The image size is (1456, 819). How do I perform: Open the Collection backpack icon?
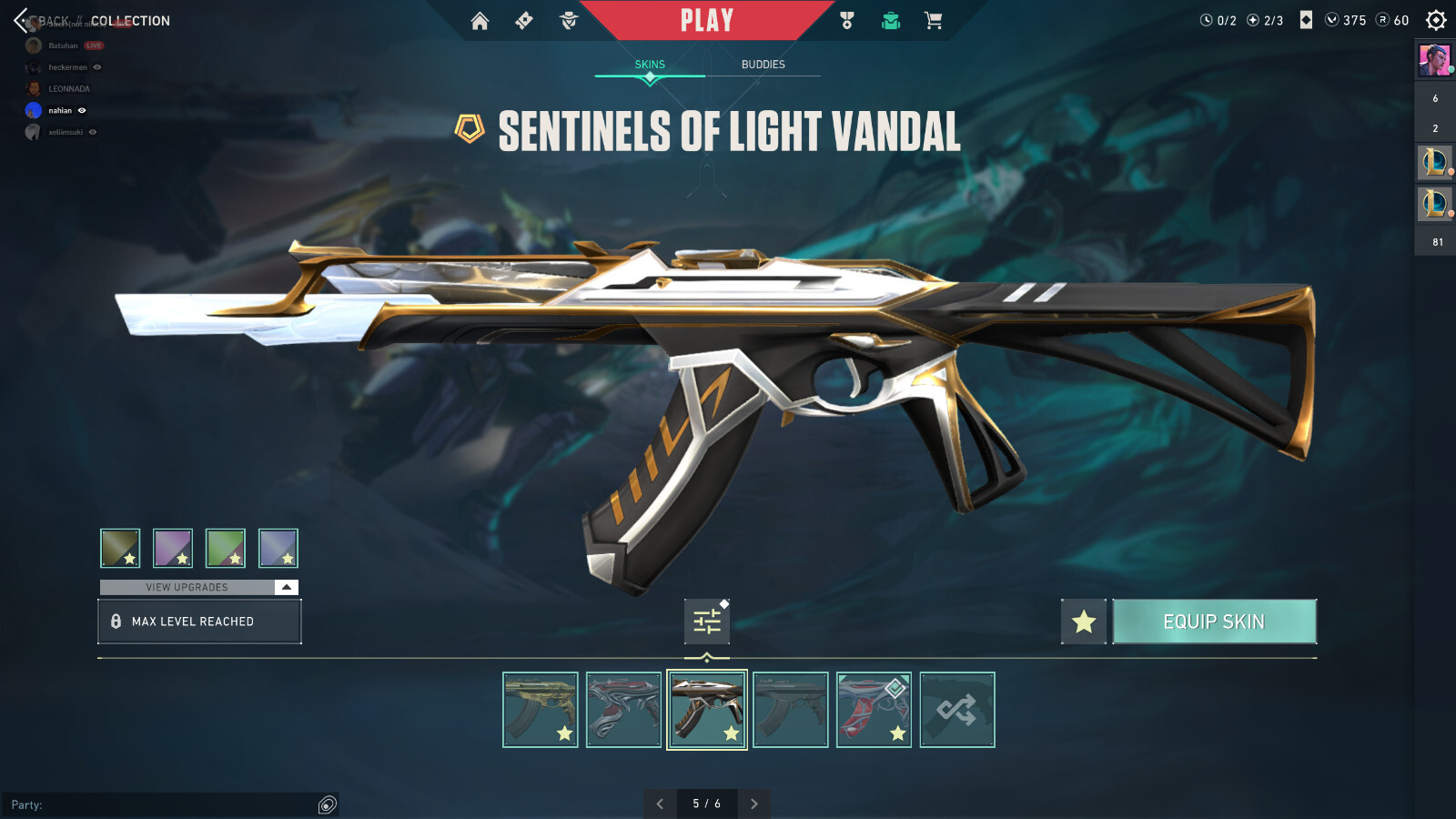click(890, 20)
